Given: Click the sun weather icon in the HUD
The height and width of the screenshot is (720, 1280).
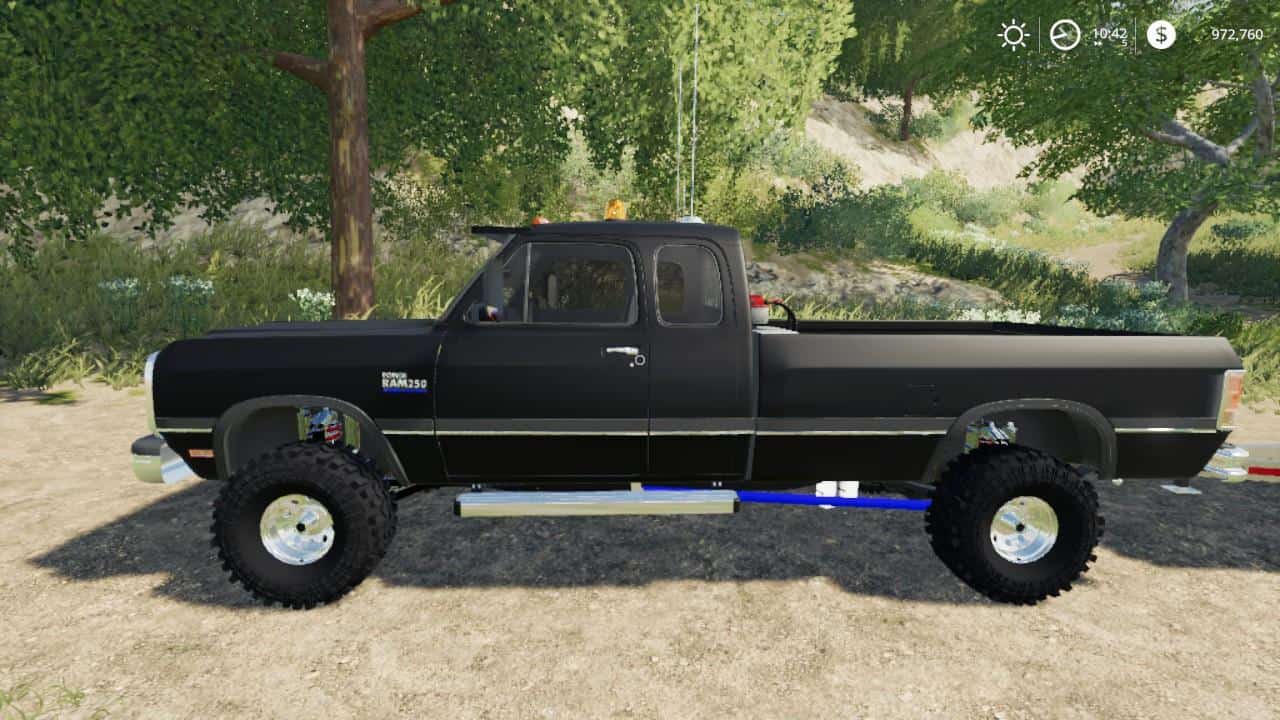Looking at the screenshot, I should click(x=1014, y=35).
